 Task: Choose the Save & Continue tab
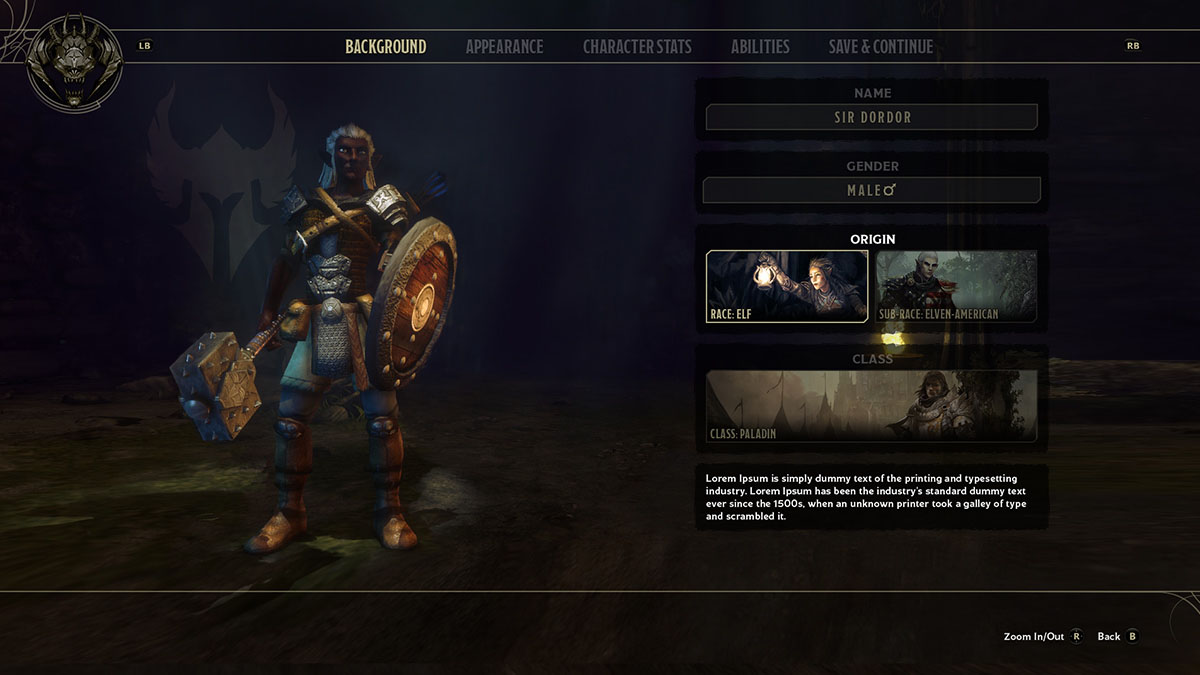click(880, 47)
